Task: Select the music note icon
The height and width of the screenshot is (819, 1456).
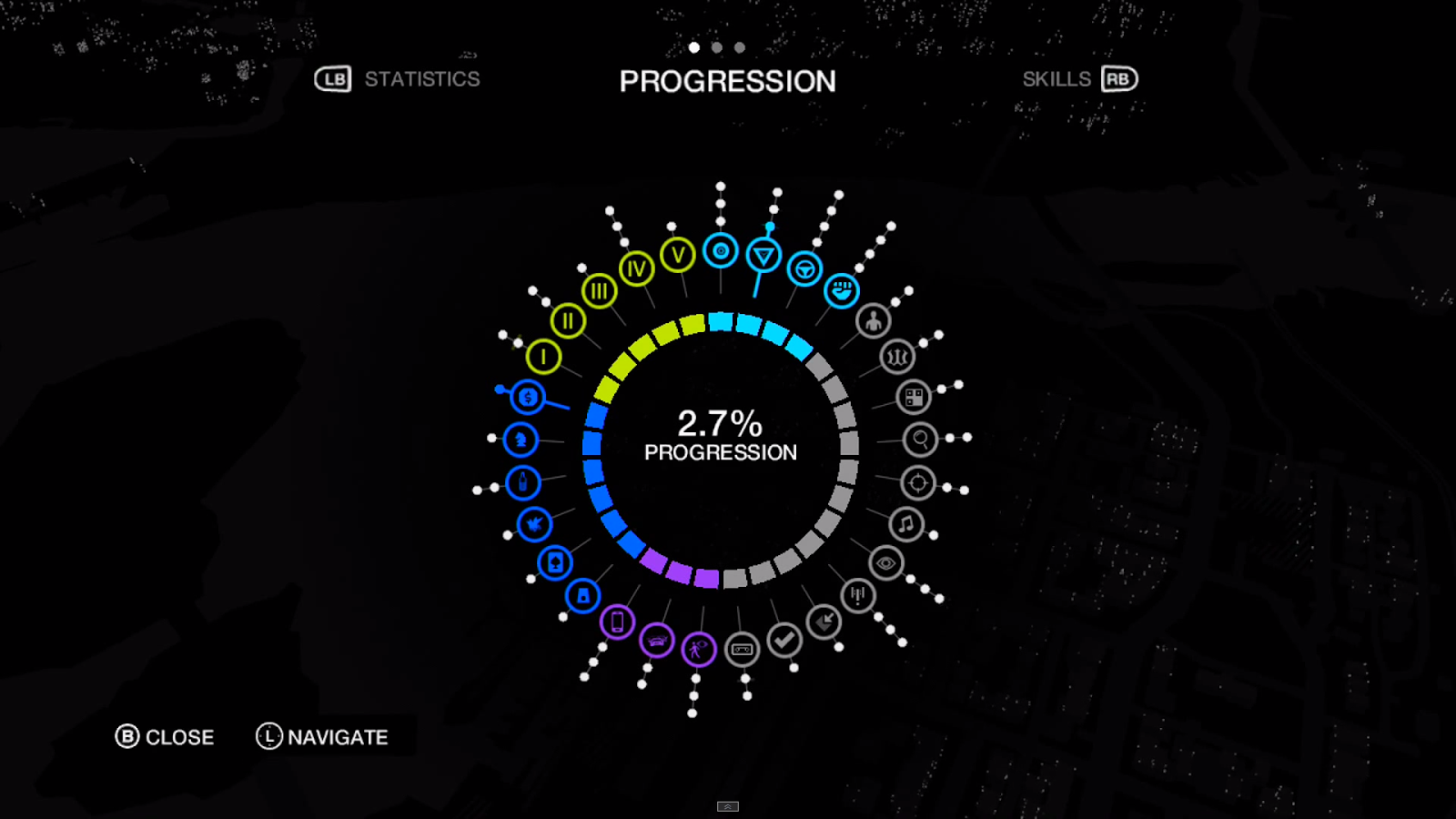Action: (906, 524)
